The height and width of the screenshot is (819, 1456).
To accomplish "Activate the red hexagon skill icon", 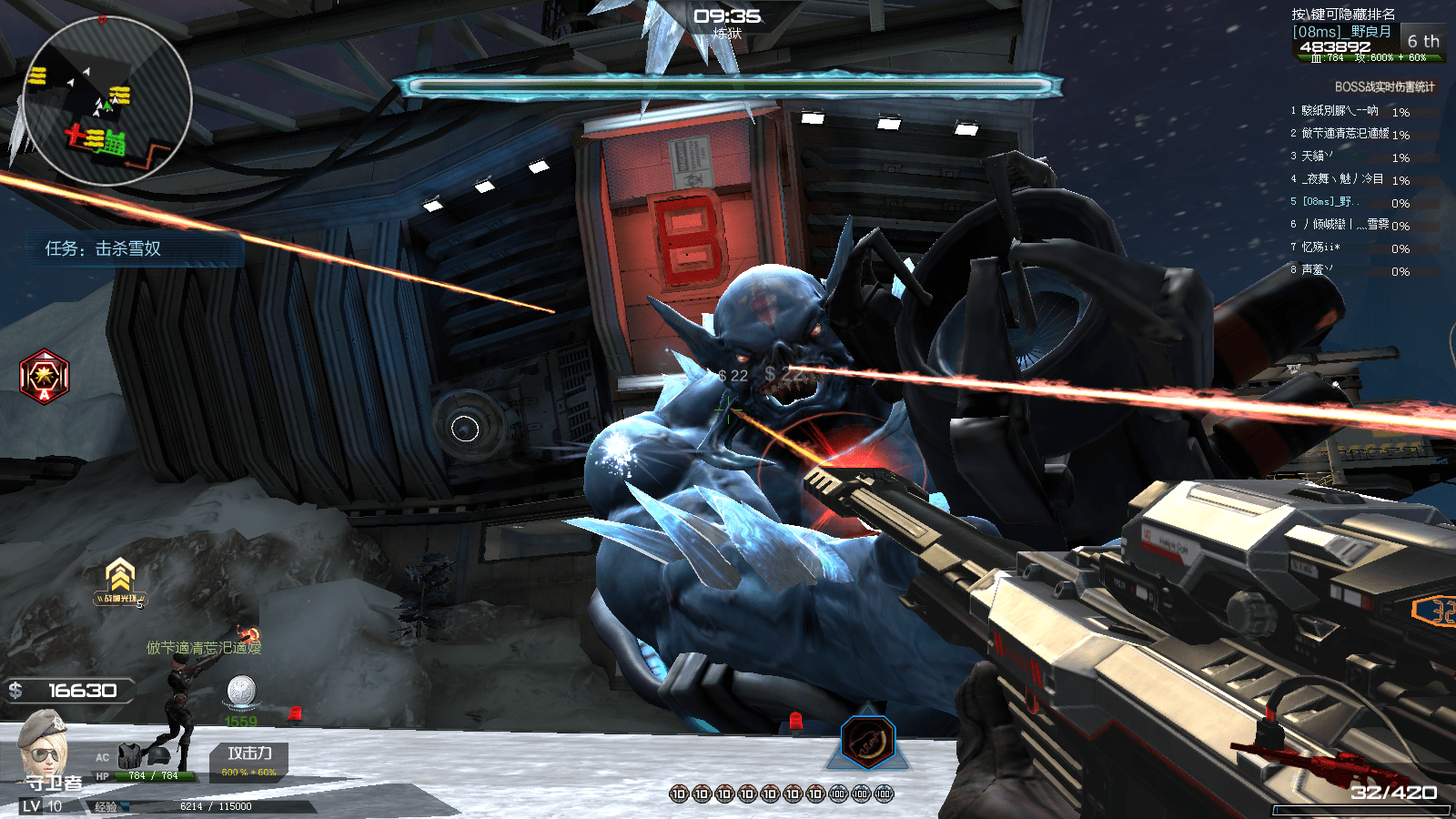I will click(44, 376).
